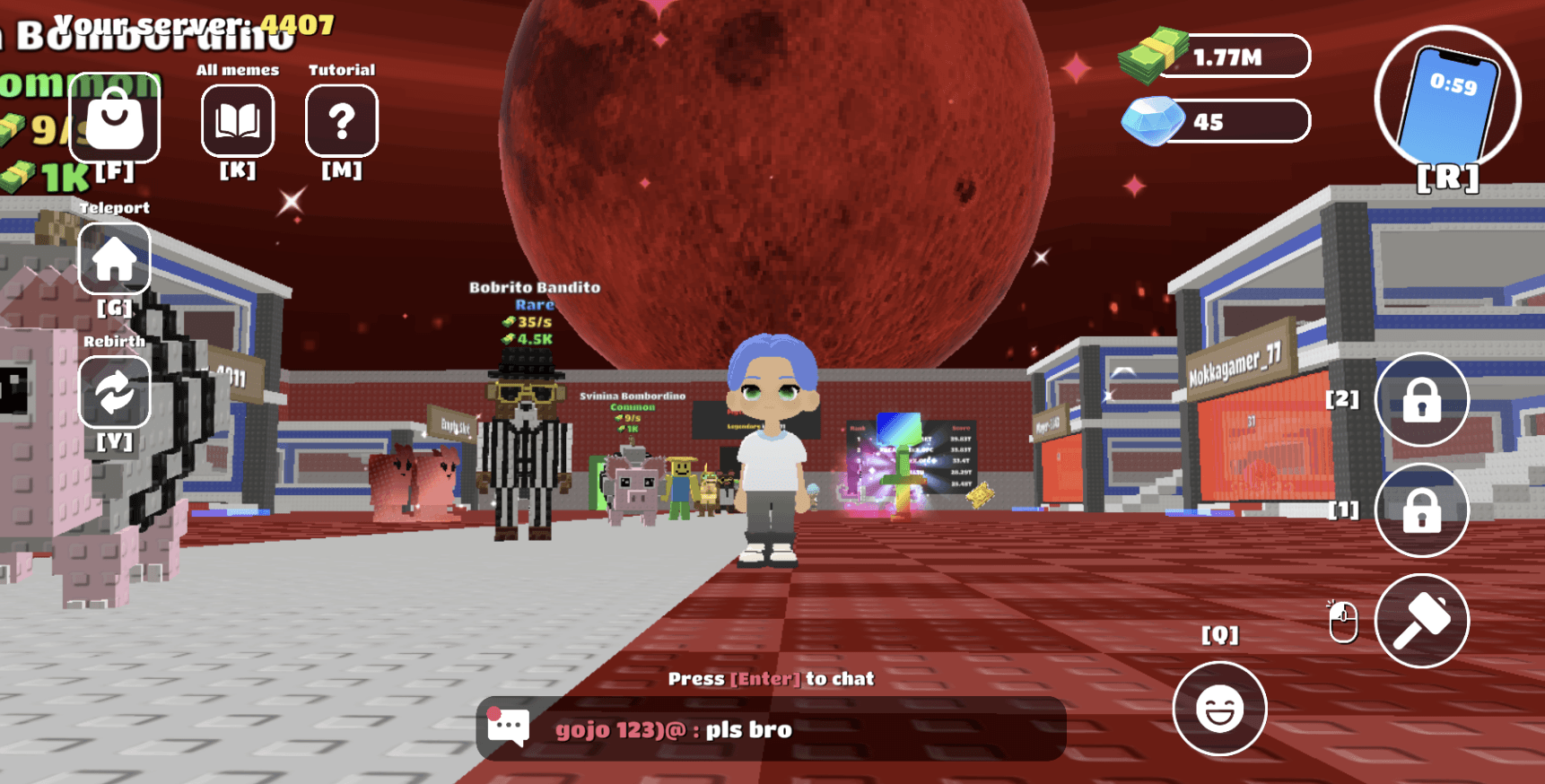Screen dimensions: 1545x784
Task: Open the emoji reactions icon
Action: click(1218, 708)
